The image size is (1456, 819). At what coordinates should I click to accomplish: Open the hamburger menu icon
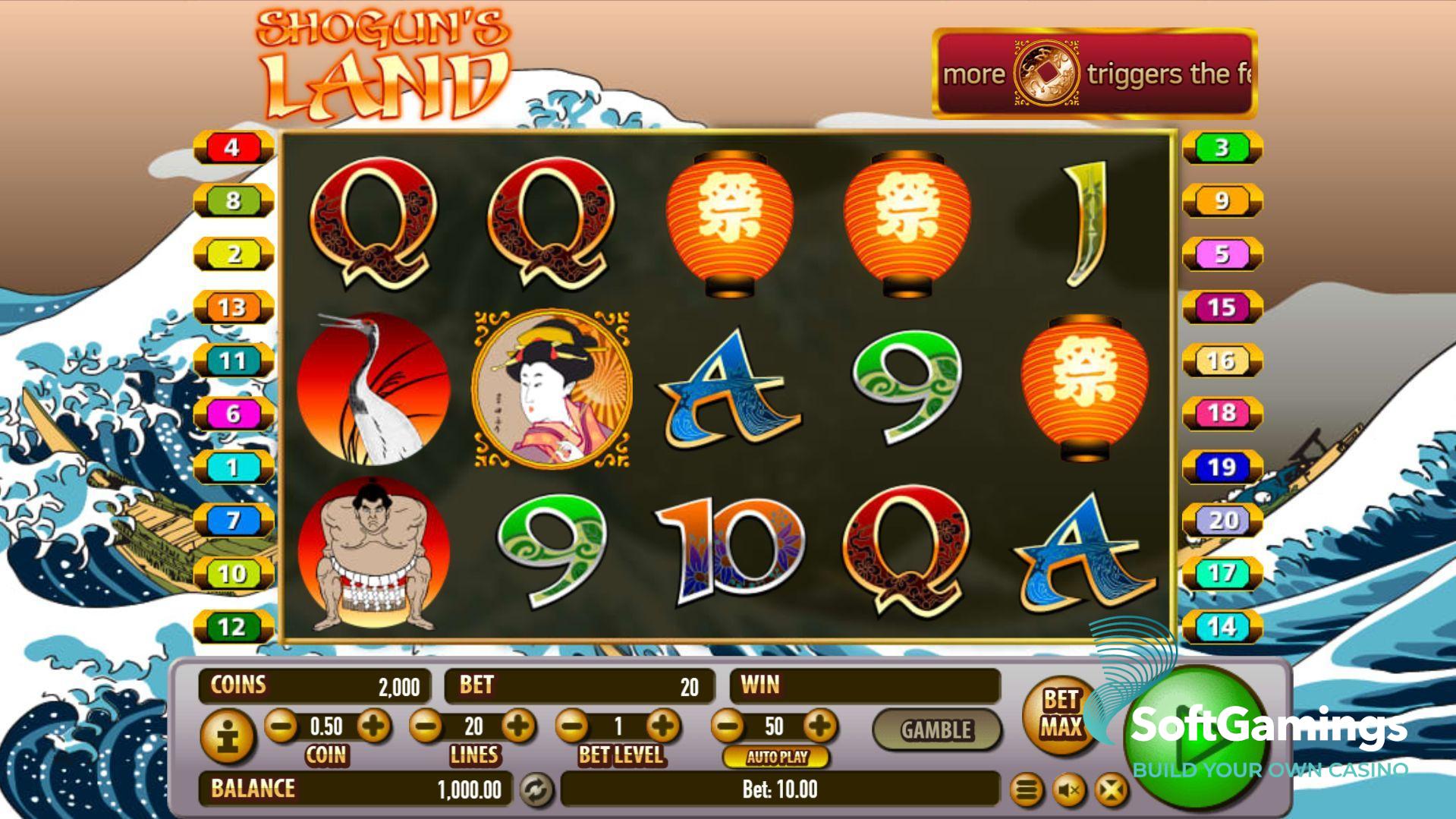1026,791
